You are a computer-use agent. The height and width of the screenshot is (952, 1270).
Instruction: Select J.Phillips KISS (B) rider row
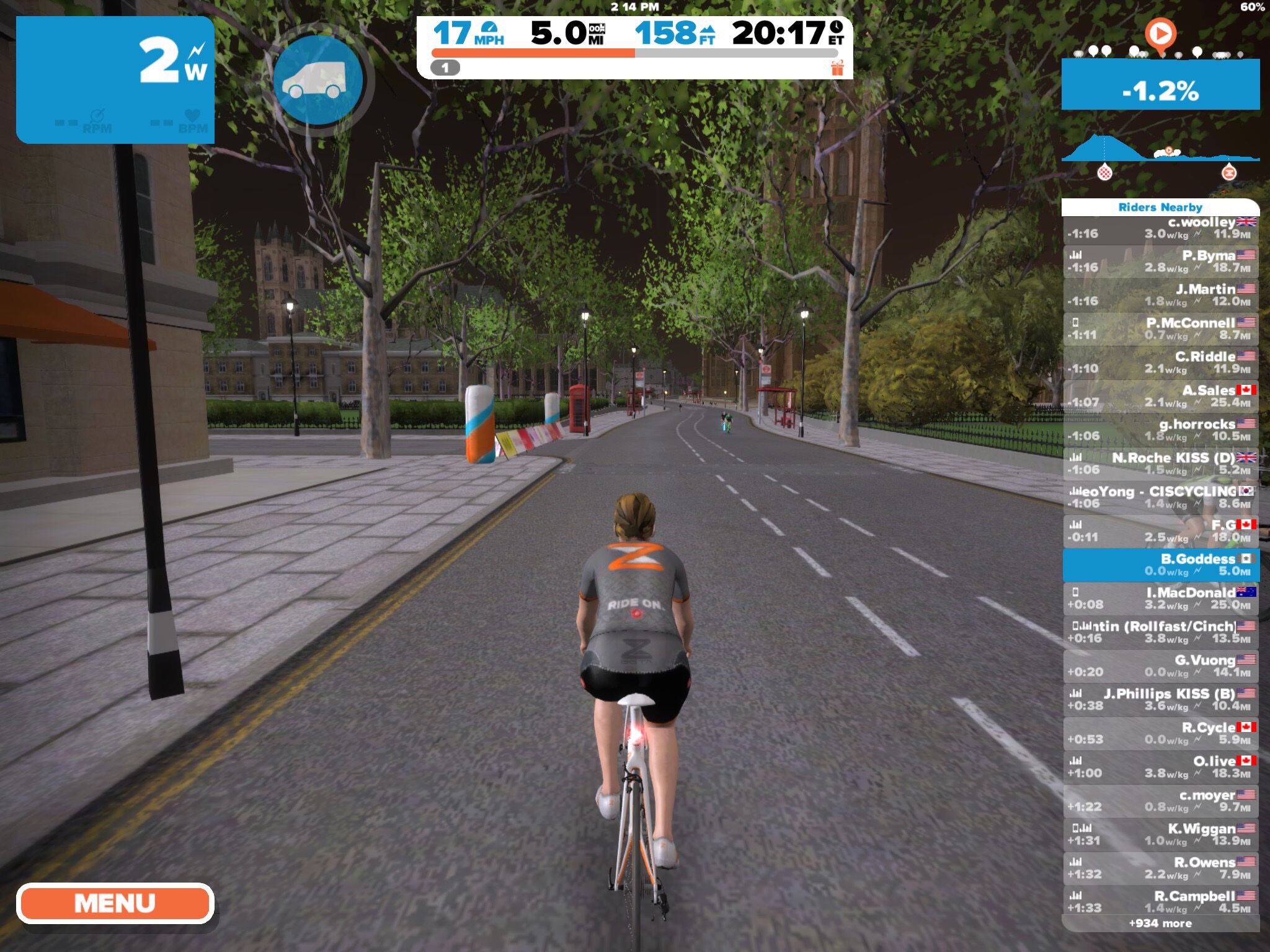(1160, 700)
